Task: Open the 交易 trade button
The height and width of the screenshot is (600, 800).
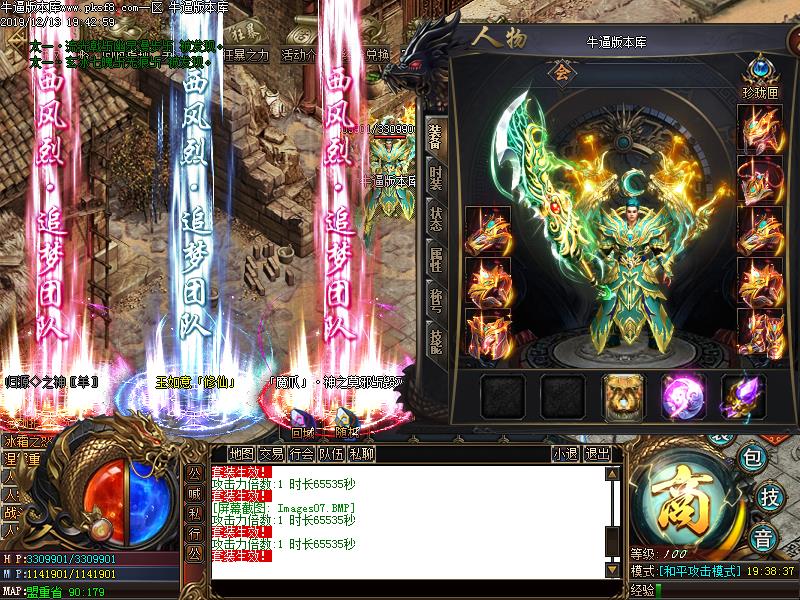Action: (x=271, y=454)
